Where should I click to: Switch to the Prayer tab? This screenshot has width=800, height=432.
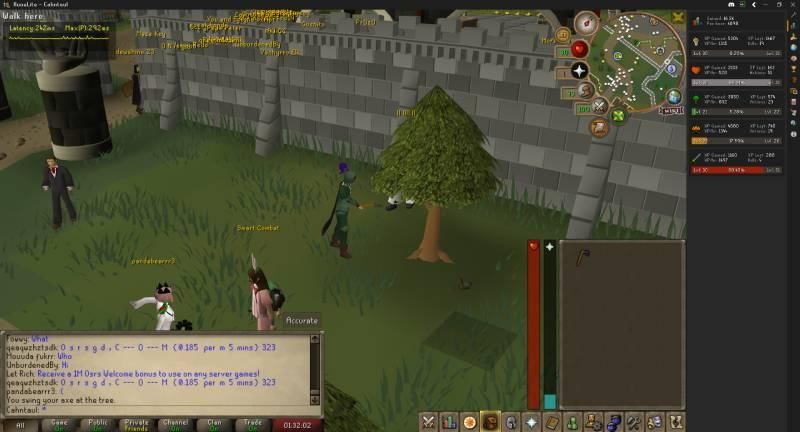531,422
